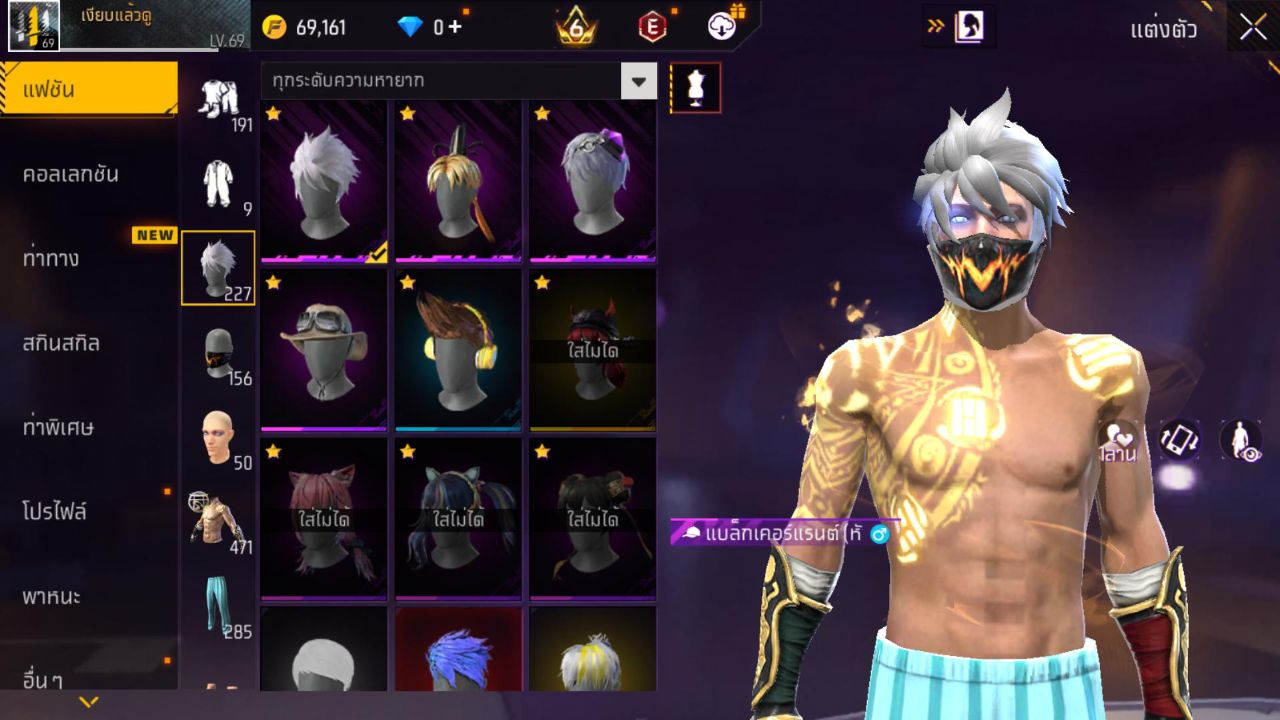Click the mannequin preview button
The image size is (1280, 720).
(x=695, y=88)
